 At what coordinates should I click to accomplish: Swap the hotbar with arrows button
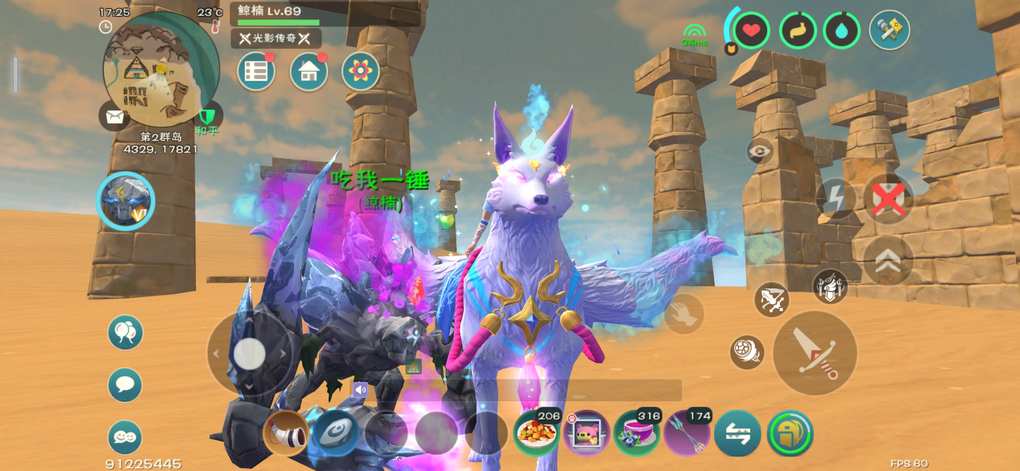(x=738, y=432)
